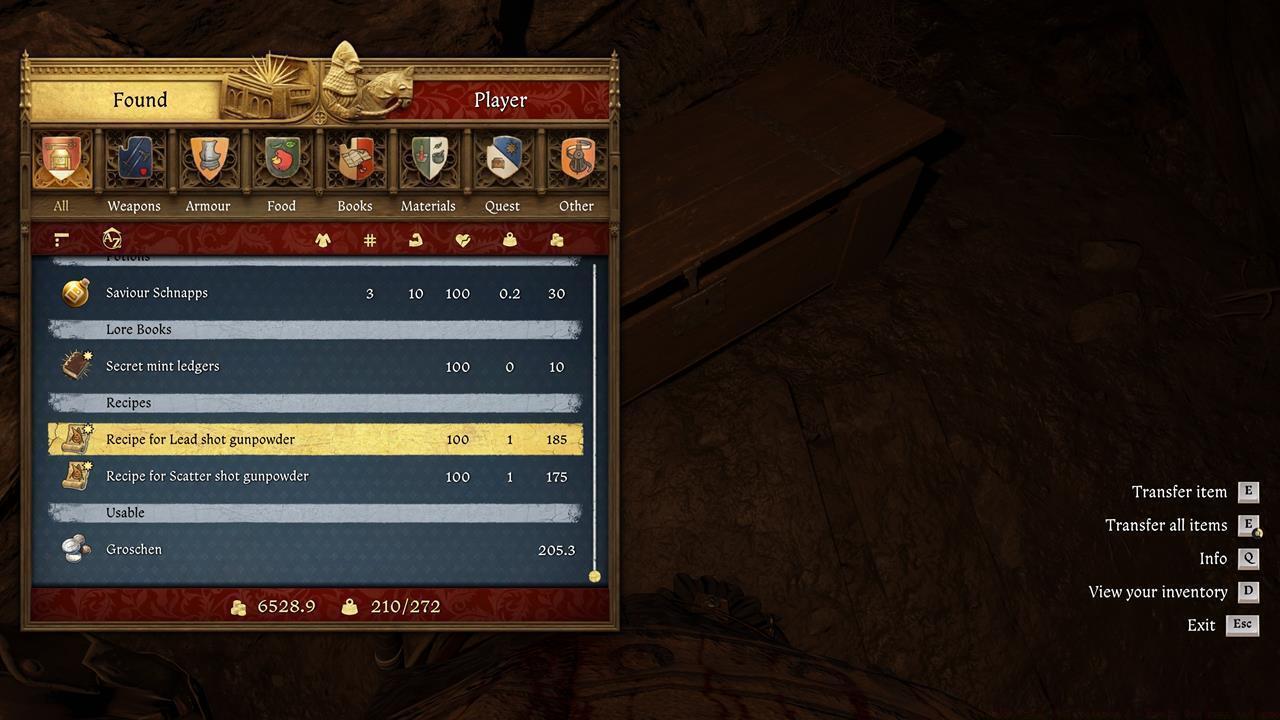Select the Books category shield
1280x720 pixels.
coord(355,160)
